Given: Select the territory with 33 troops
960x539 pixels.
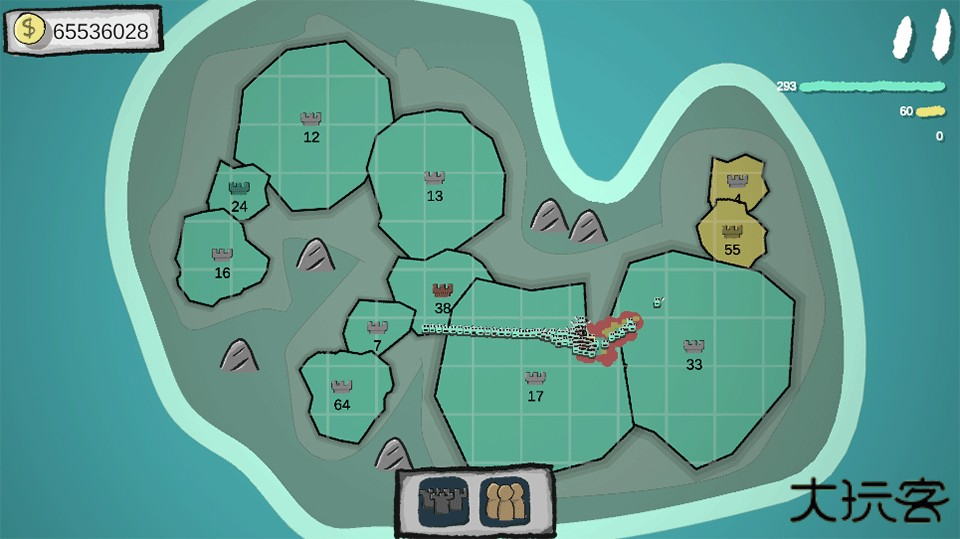Looking at the screenshot, I should pyautogui.click(x=694, y=354).
